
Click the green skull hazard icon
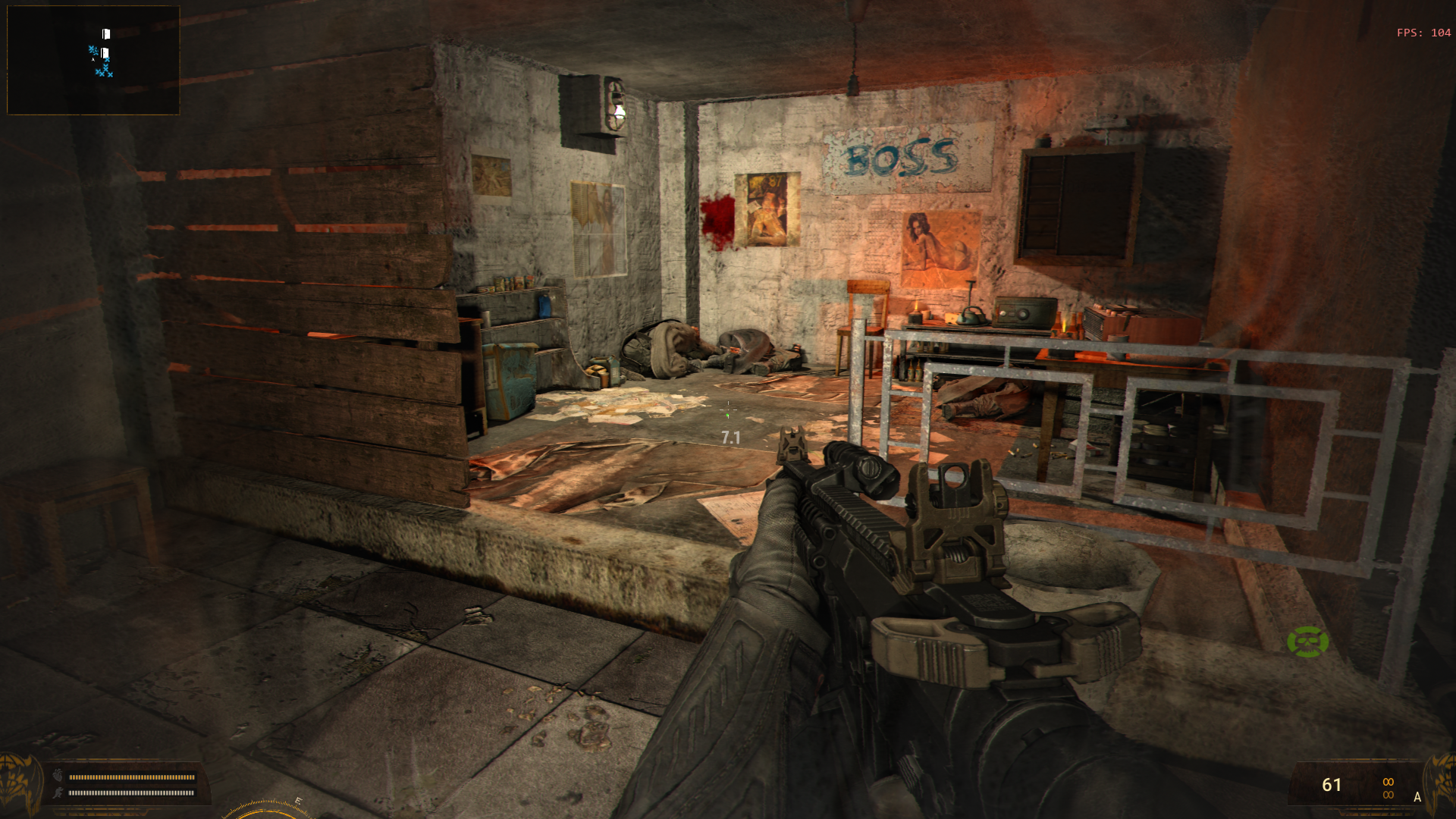[x=1307, y=642]
